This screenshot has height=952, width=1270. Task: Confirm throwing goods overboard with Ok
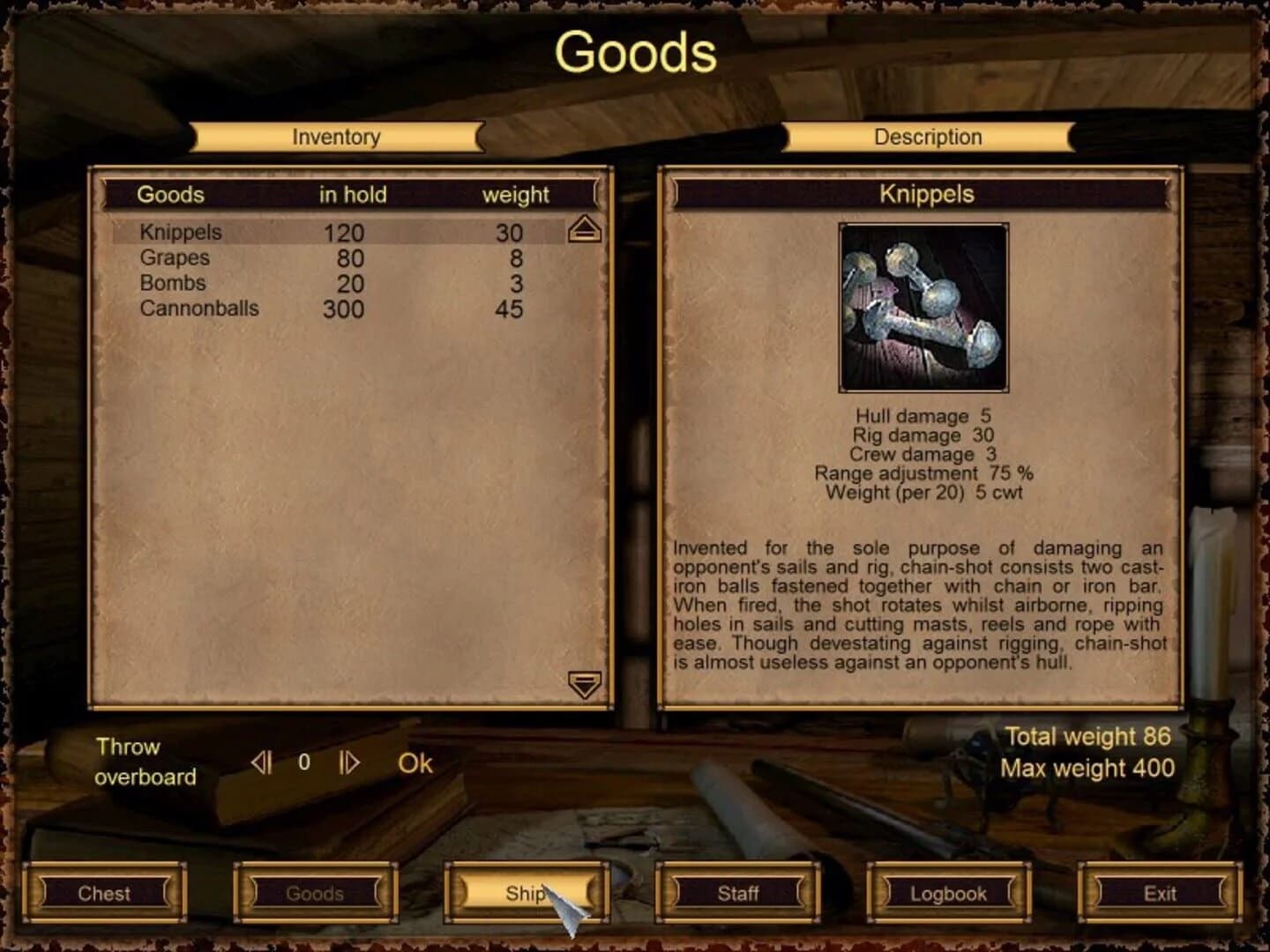414,763
